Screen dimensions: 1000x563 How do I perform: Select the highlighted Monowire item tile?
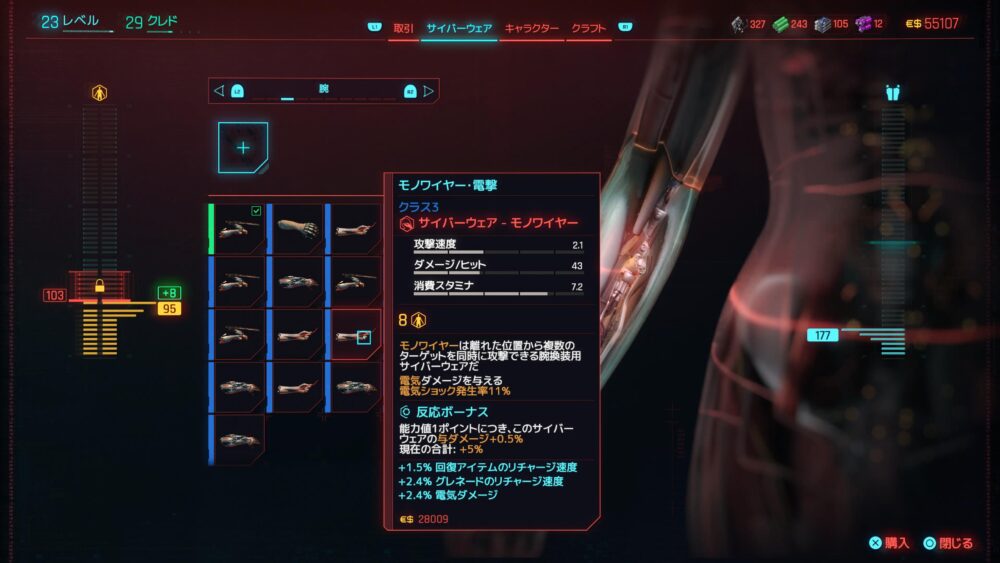(356, 334)
